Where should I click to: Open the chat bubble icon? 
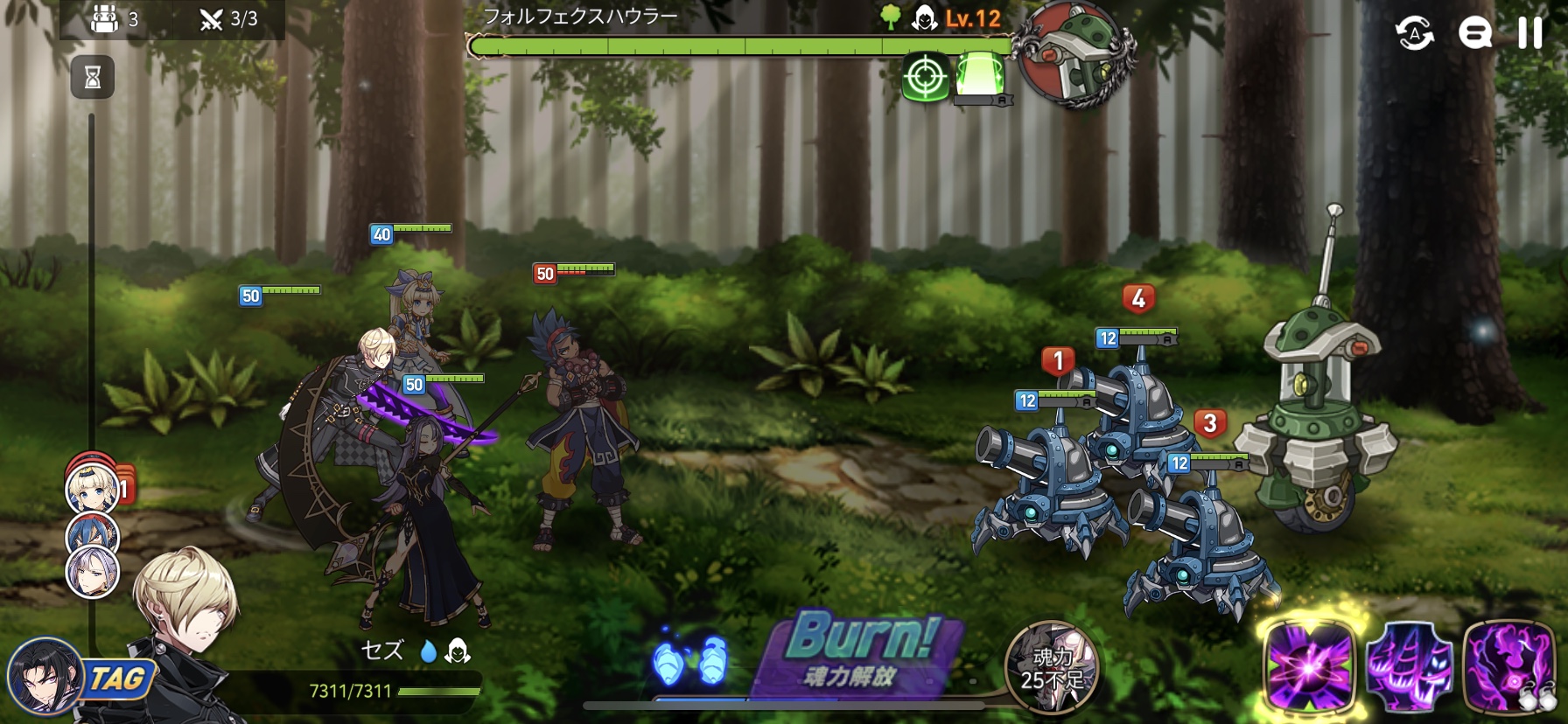tap(1474, 33)
